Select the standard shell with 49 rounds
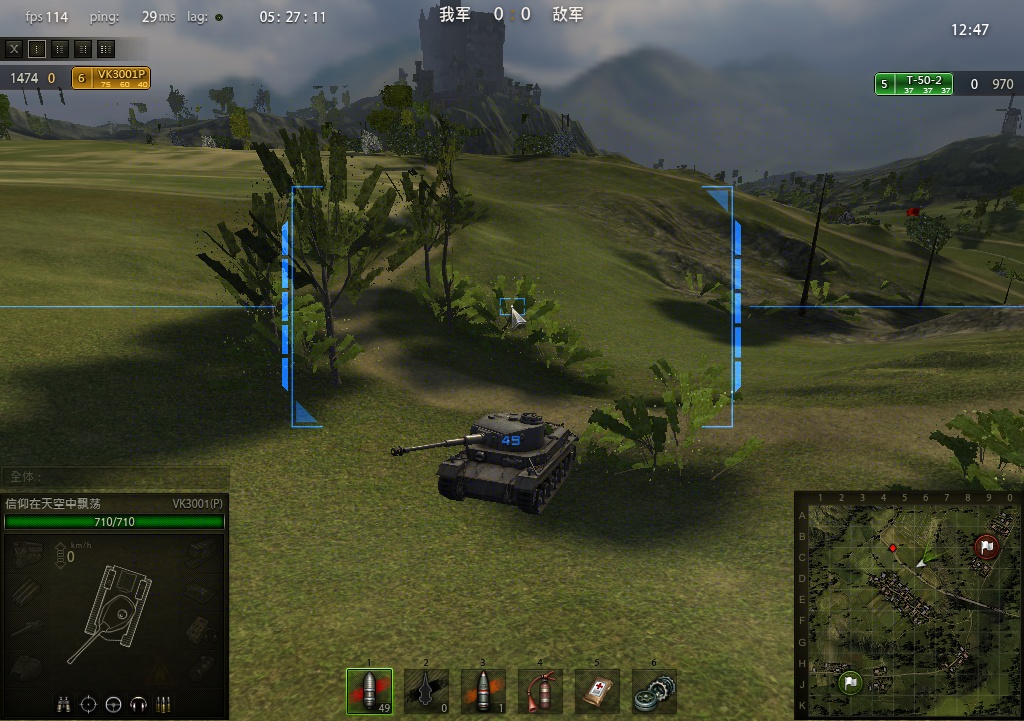 [x=369, y=692]
